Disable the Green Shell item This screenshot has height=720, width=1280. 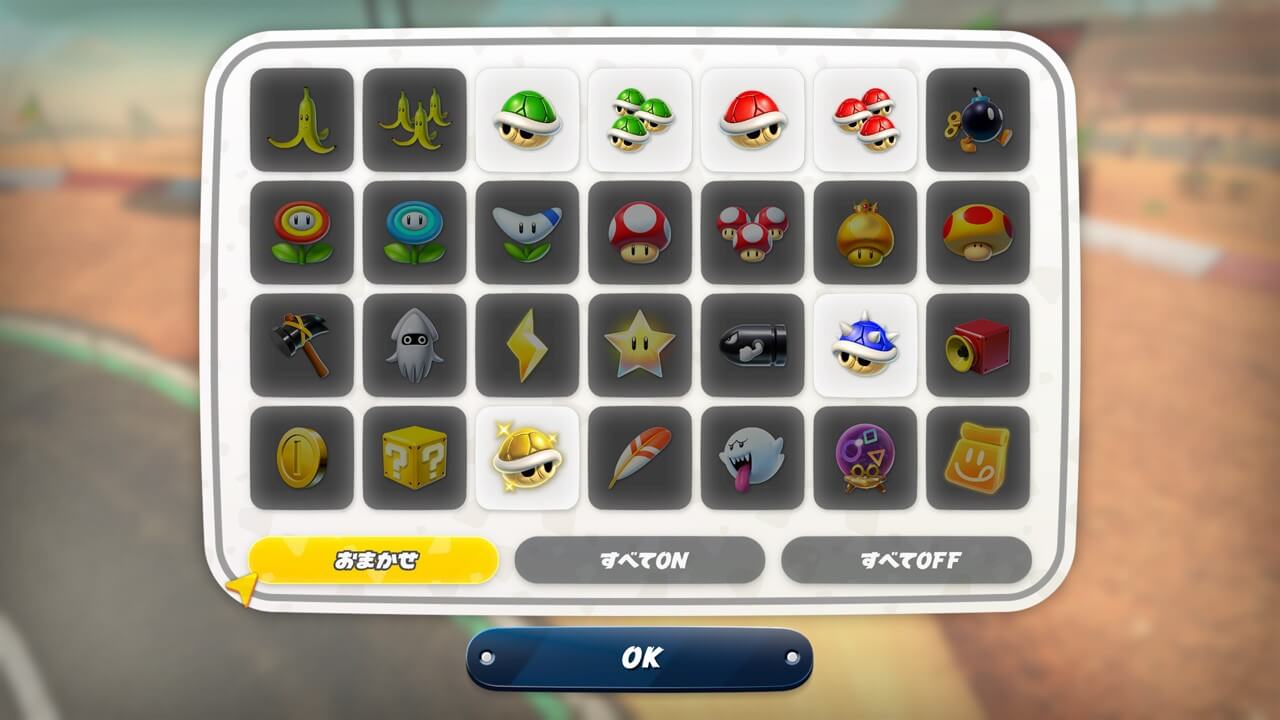coord(529,120)
